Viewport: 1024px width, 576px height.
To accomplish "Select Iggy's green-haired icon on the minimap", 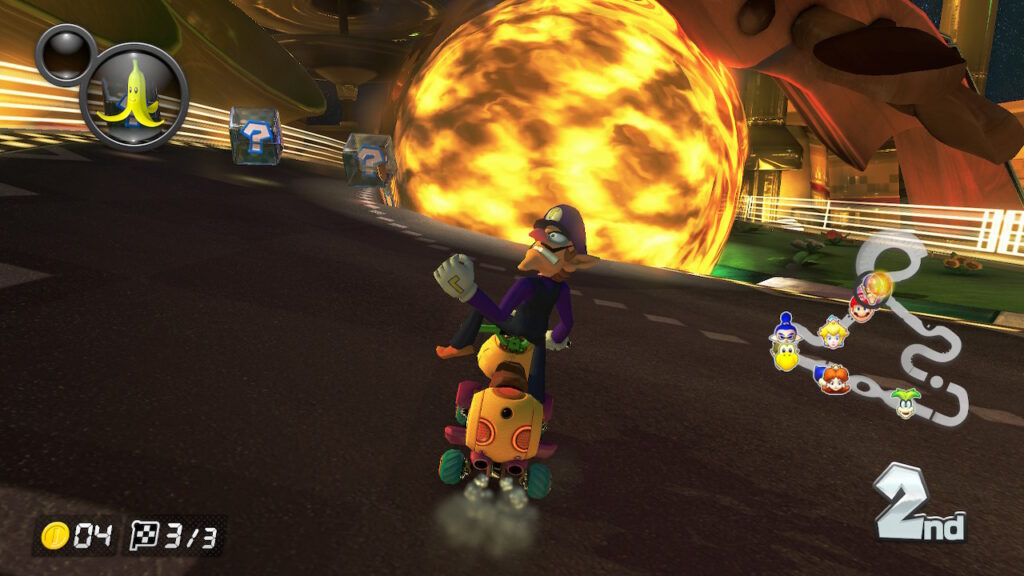I will (x=906, y=400).
